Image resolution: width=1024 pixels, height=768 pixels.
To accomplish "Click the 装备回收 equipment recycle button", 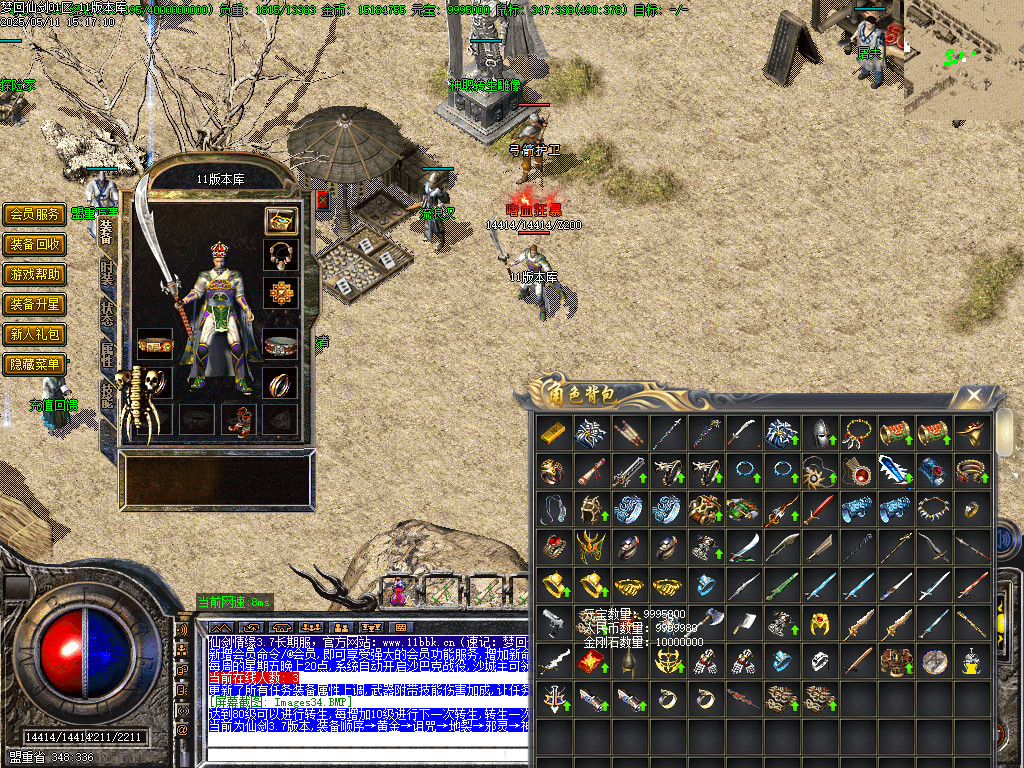I will point(35,244).
